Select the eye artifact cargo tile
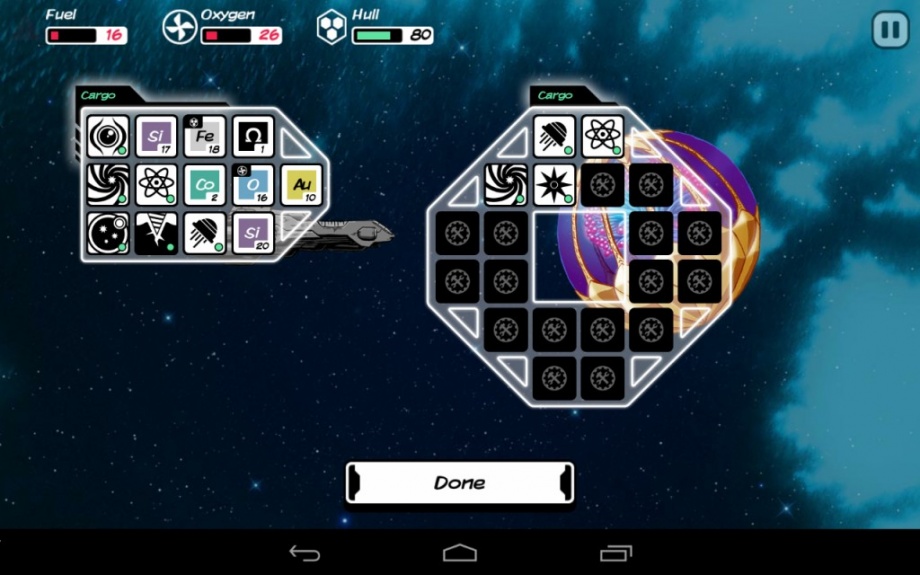The image size is (920, 575). tap(107, 136)
